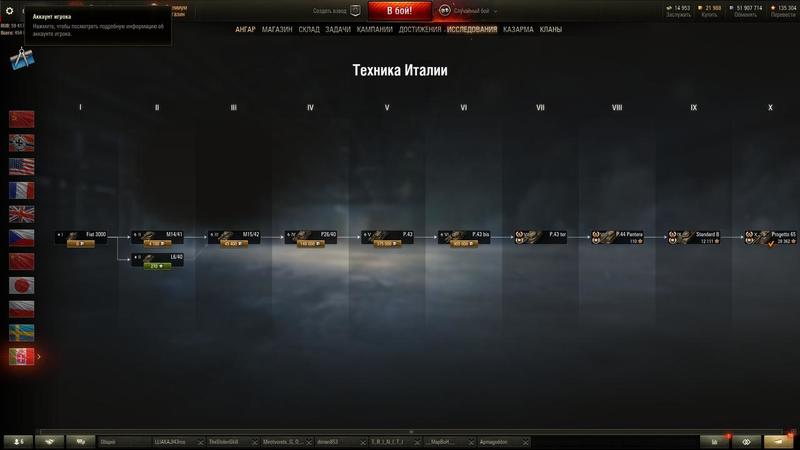This screenshot has width=800, height=450.
Task: Show the КАМПАНИИ tab
Action: coord(374,30)
